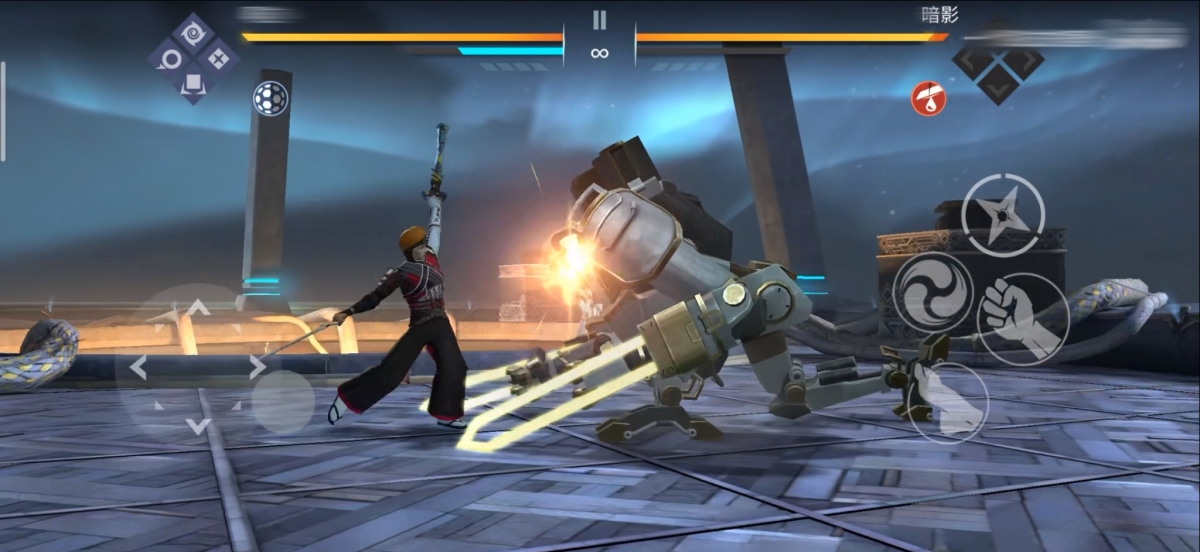This screenshot has height=552, width=1200.
Task: Select the circle move in the diamond panel
Action: tap(168, 58)
